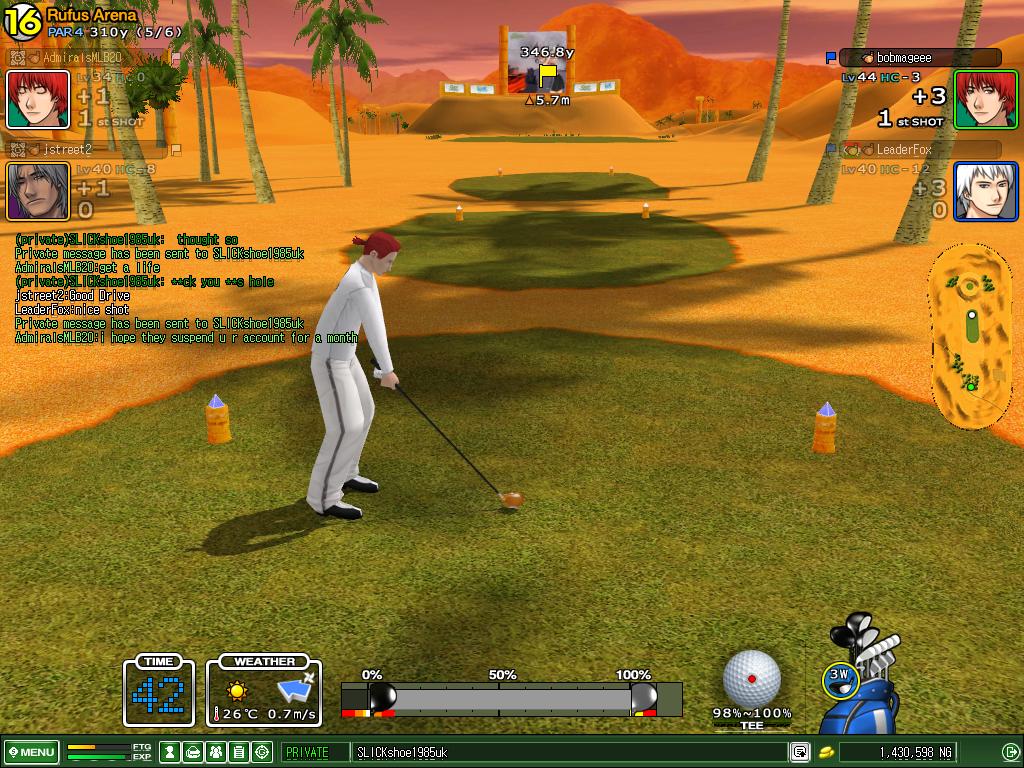Click the exit arrow button on the bottom bar

(1010, 752)
